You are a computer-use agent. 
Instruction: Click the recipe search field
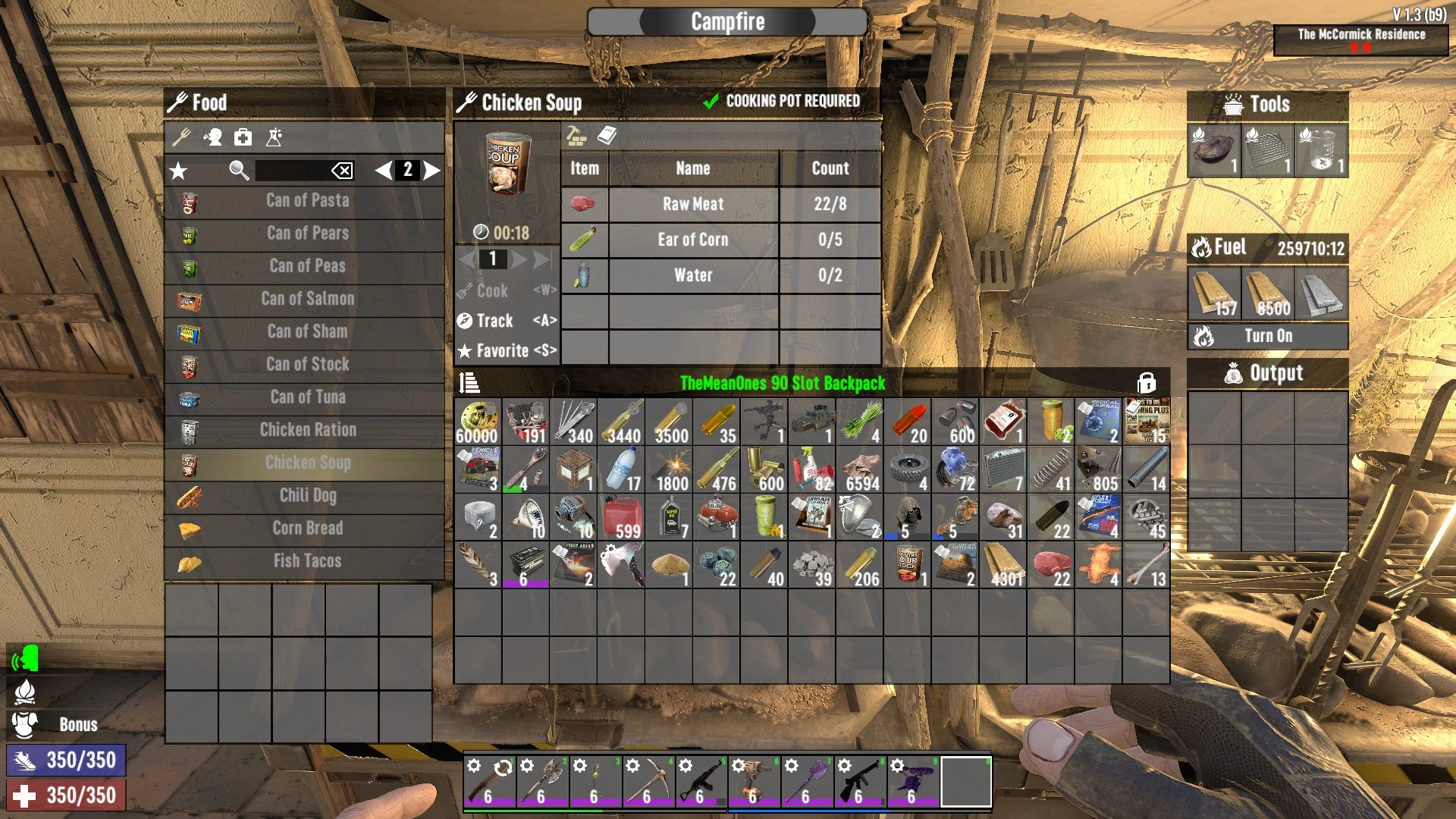coord(292,170)
